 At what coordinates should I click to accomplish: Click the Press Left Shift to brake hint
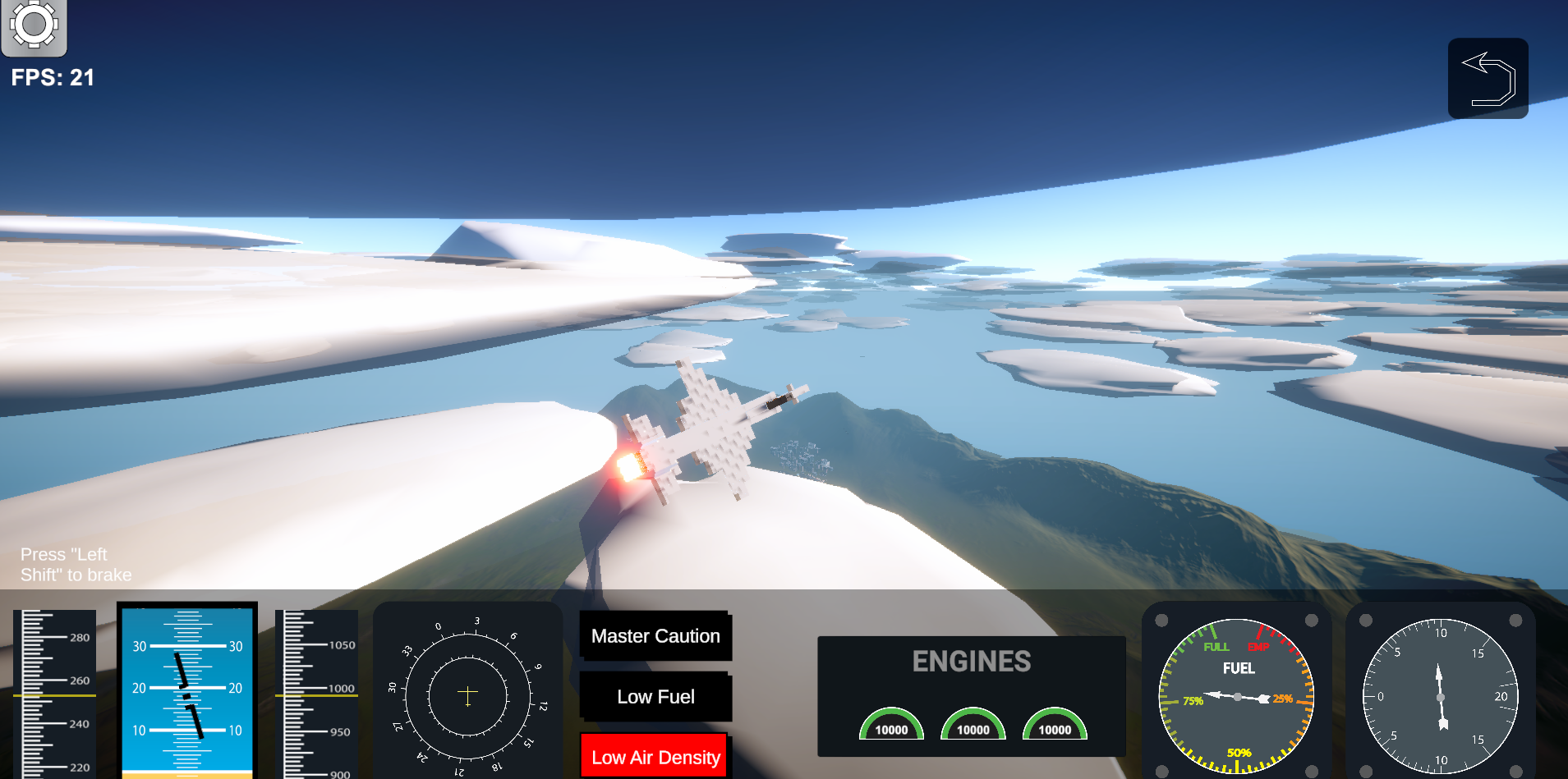pyautogui.click(x=76, y=564)
